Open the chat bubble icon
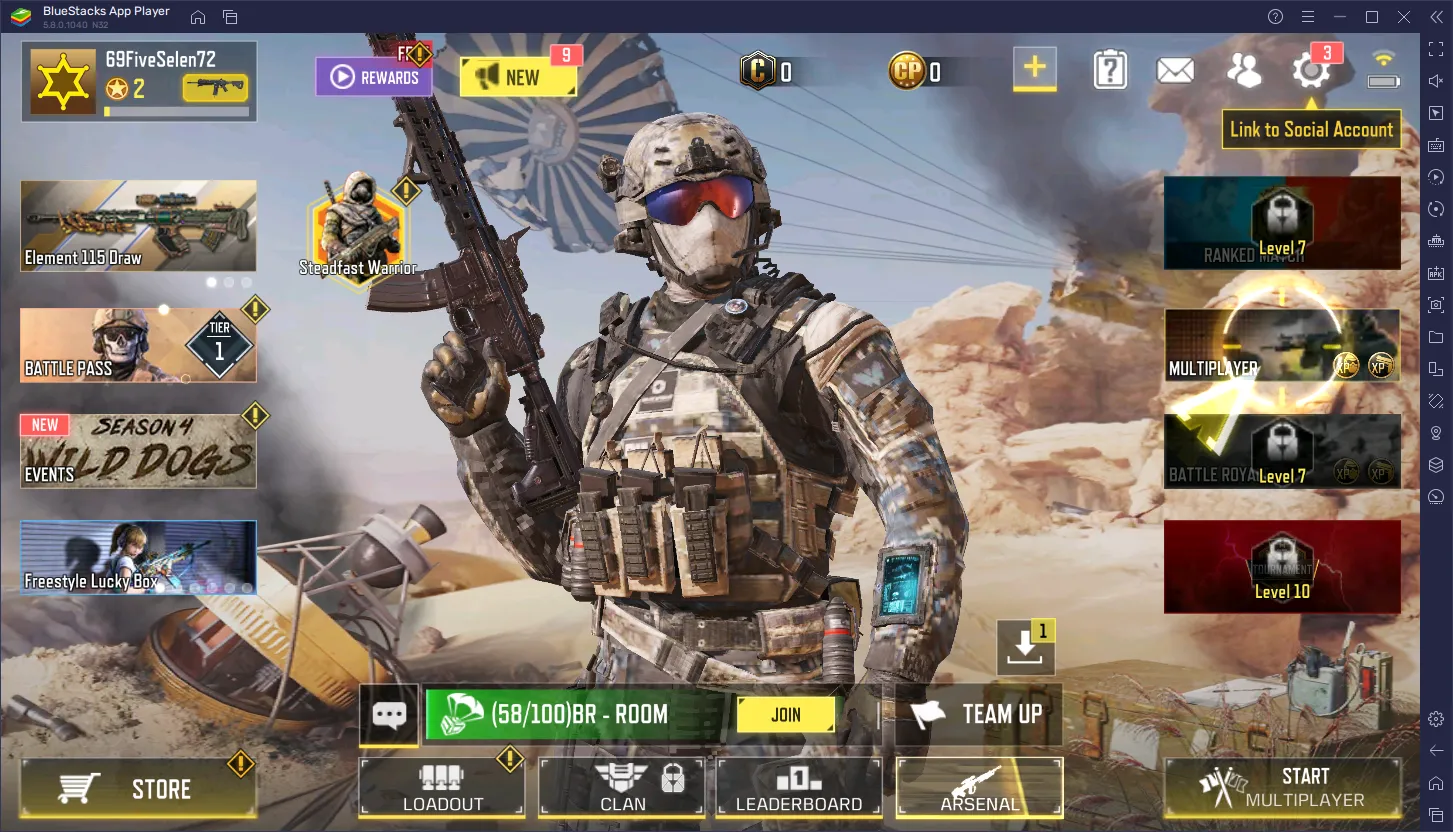Image resolution: width=1453 pixels, height=832 pixels. pyautogui.click(x=389, y=715)
